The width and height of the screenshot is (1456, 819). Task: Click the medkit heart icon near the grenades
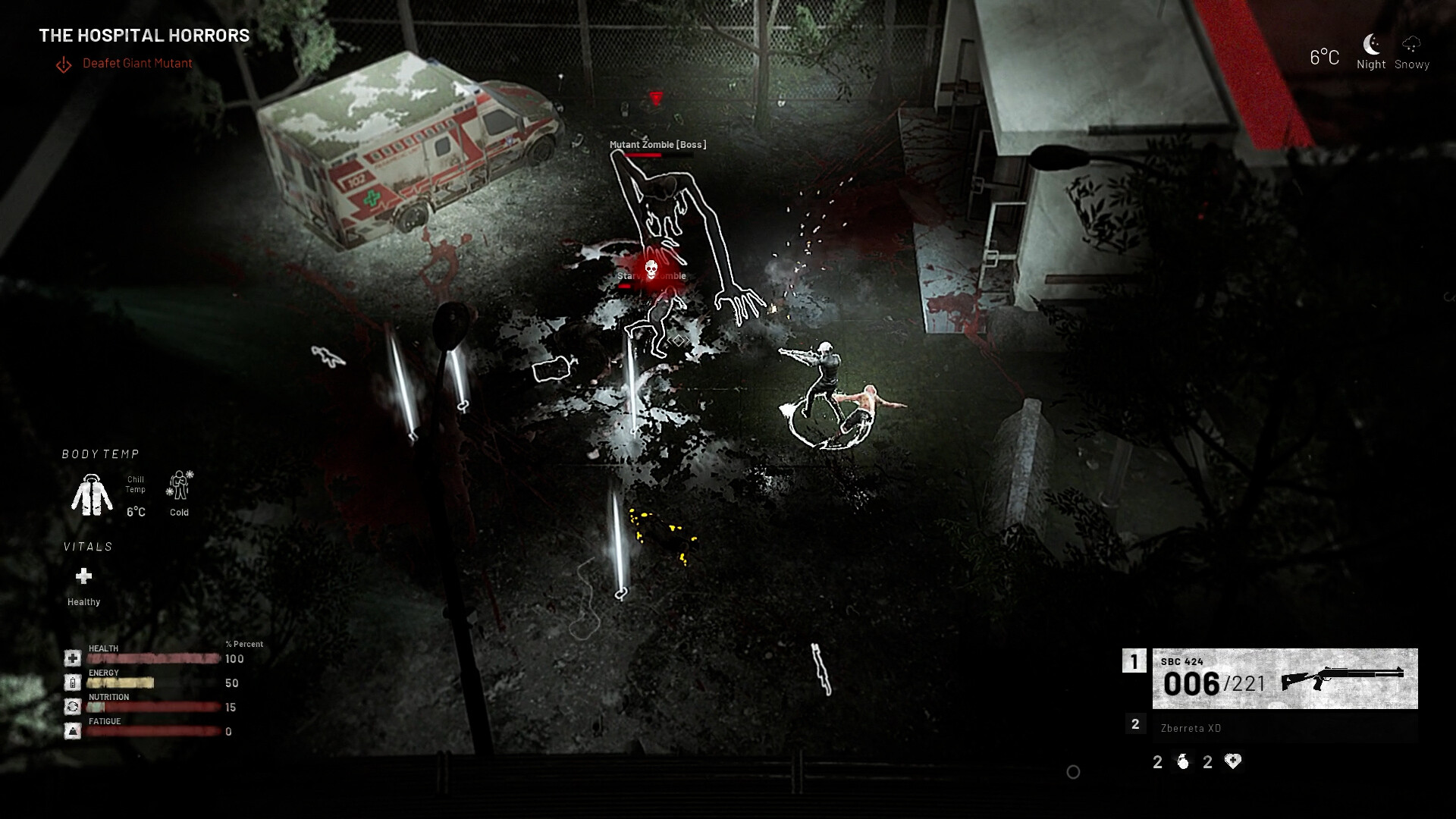coord(1232,761)
